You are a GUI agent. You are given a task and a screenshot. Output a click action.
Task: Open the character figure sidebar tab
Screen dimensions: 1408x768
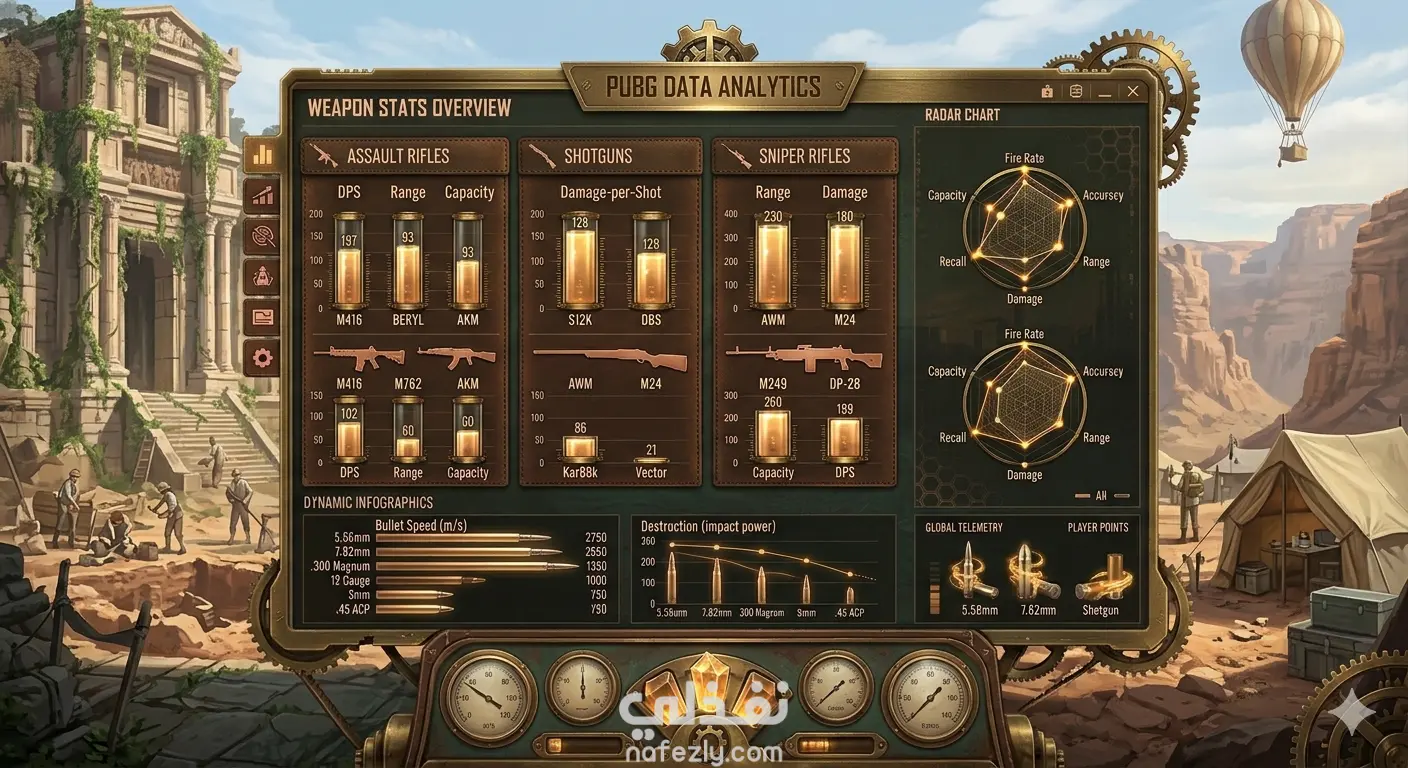pos(263,277)
